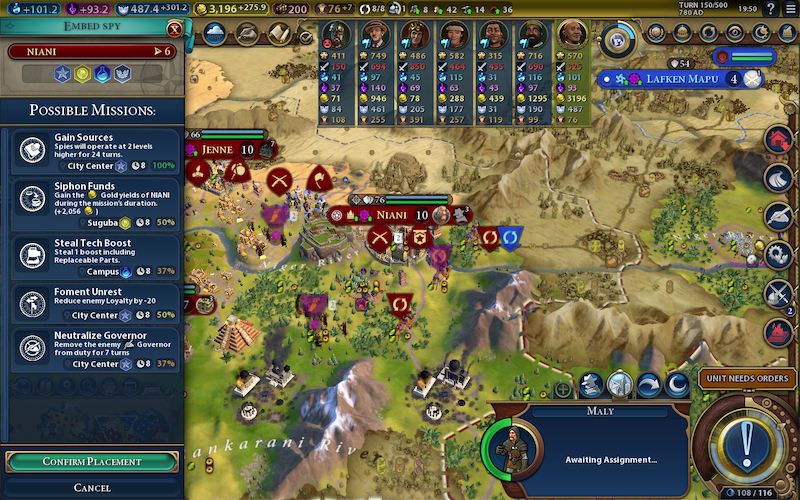Cancel the spy embed
This screenshot has width=800, height=500.
pos(91,487)
